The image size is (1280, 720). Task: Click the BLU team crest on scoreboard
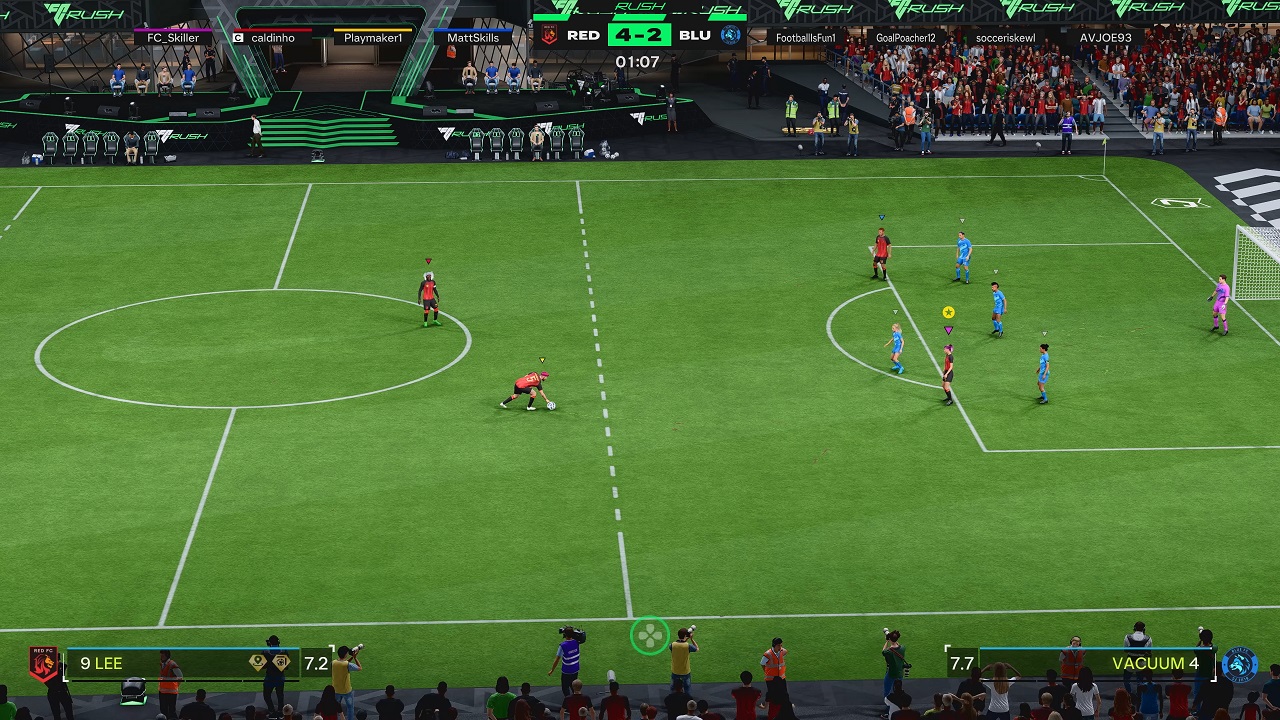tap(731, 35)
